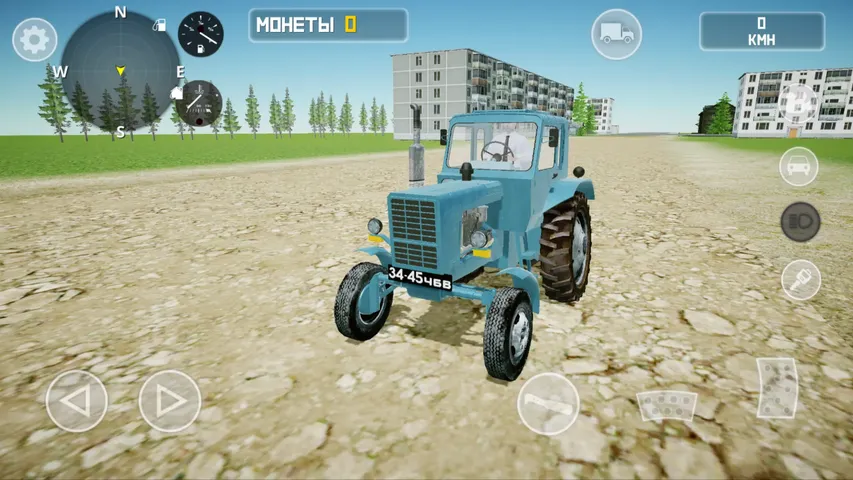Tap the round button above the car icon
Viewport: 853px width, 480px height.
[798, 103]
